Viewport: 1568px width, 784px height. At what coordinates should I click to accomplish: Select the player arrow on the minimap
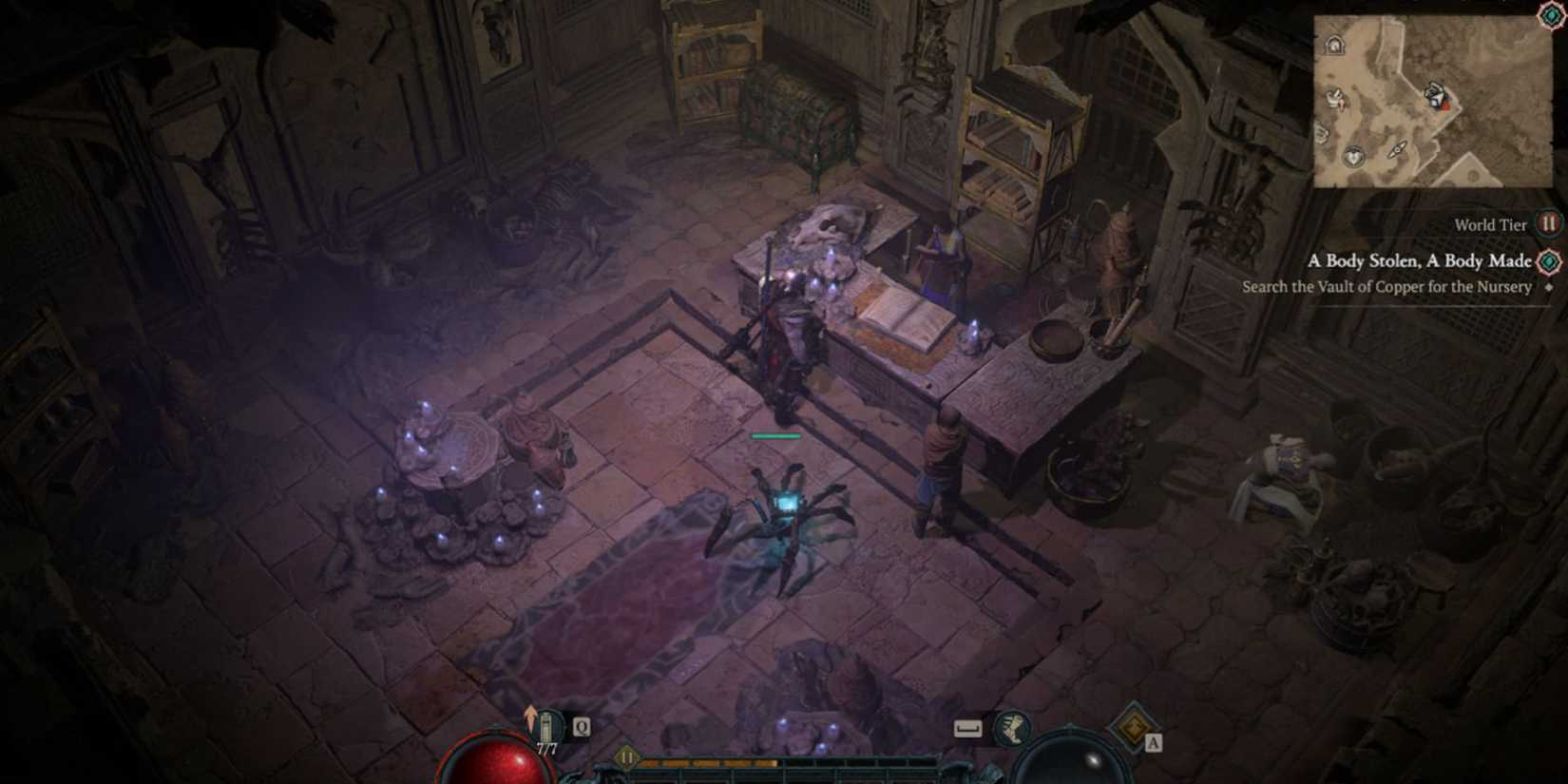pyautogui.click(x=1398, y=149)
